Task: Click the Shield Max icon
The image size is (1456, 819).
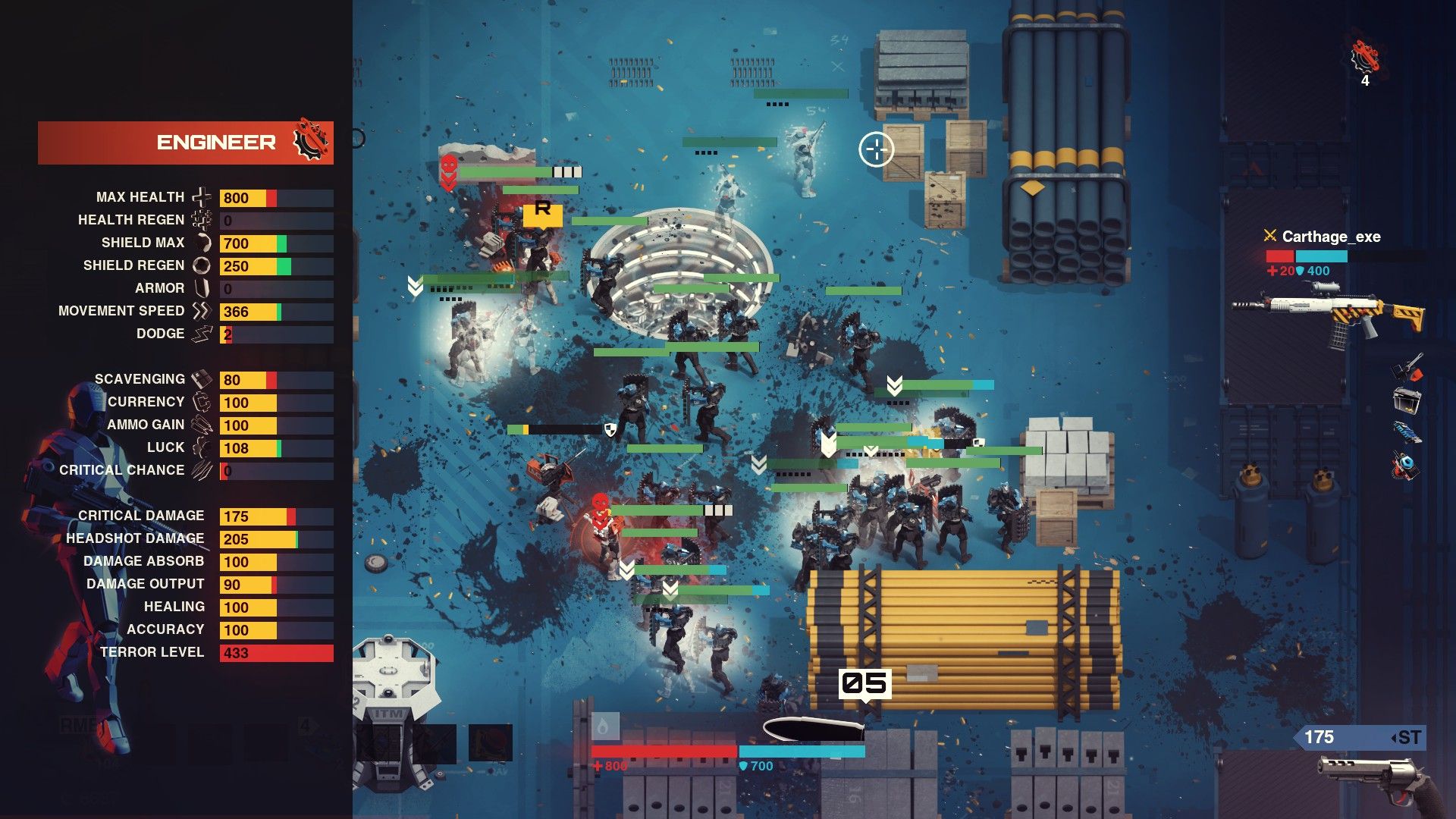Action: coord(202,243)
